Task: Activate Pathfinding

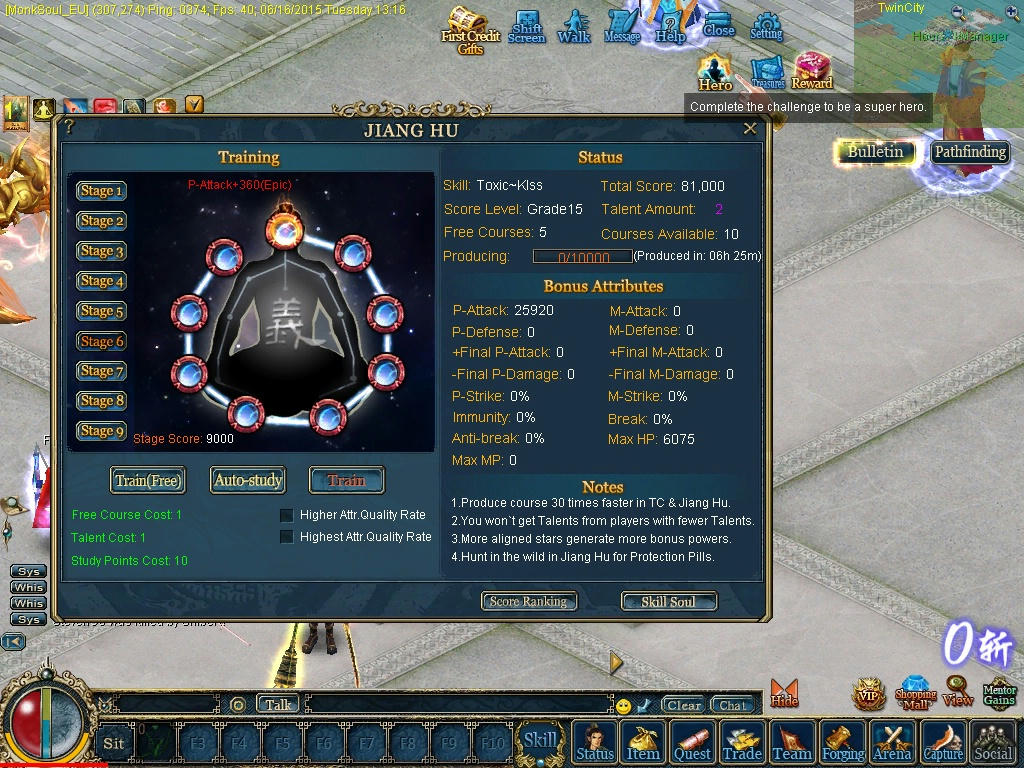Action: tap(970, 152)
